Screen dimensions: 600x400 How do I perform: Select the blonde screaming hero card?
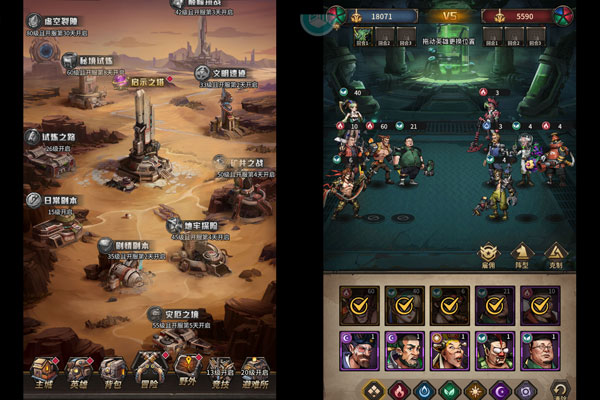tap(449, 351)
